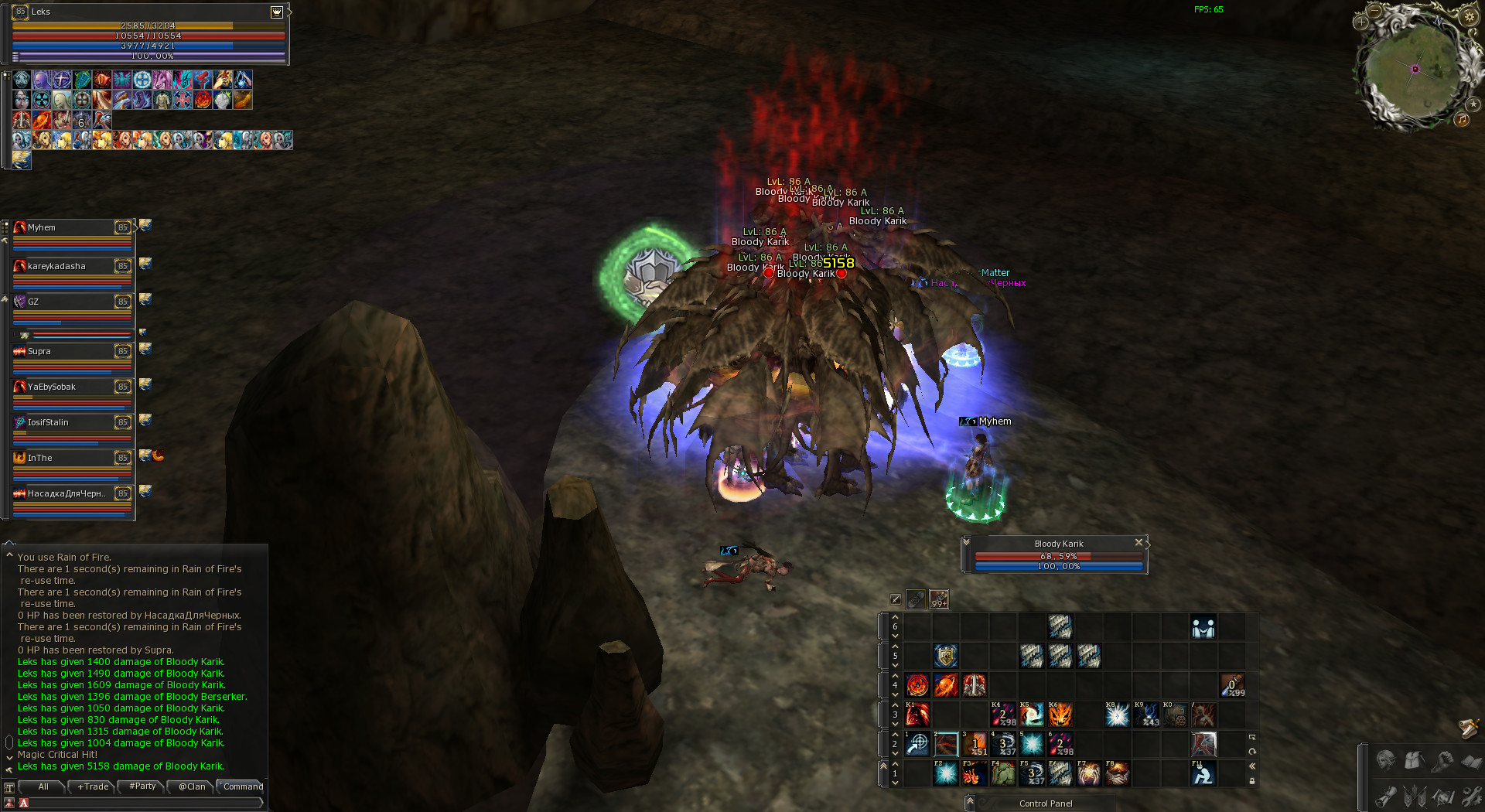This screenshot has width=1485, height=812.
Task: Toggle the shortcut bar lock icon
Action: click(x=1252, y=781)
